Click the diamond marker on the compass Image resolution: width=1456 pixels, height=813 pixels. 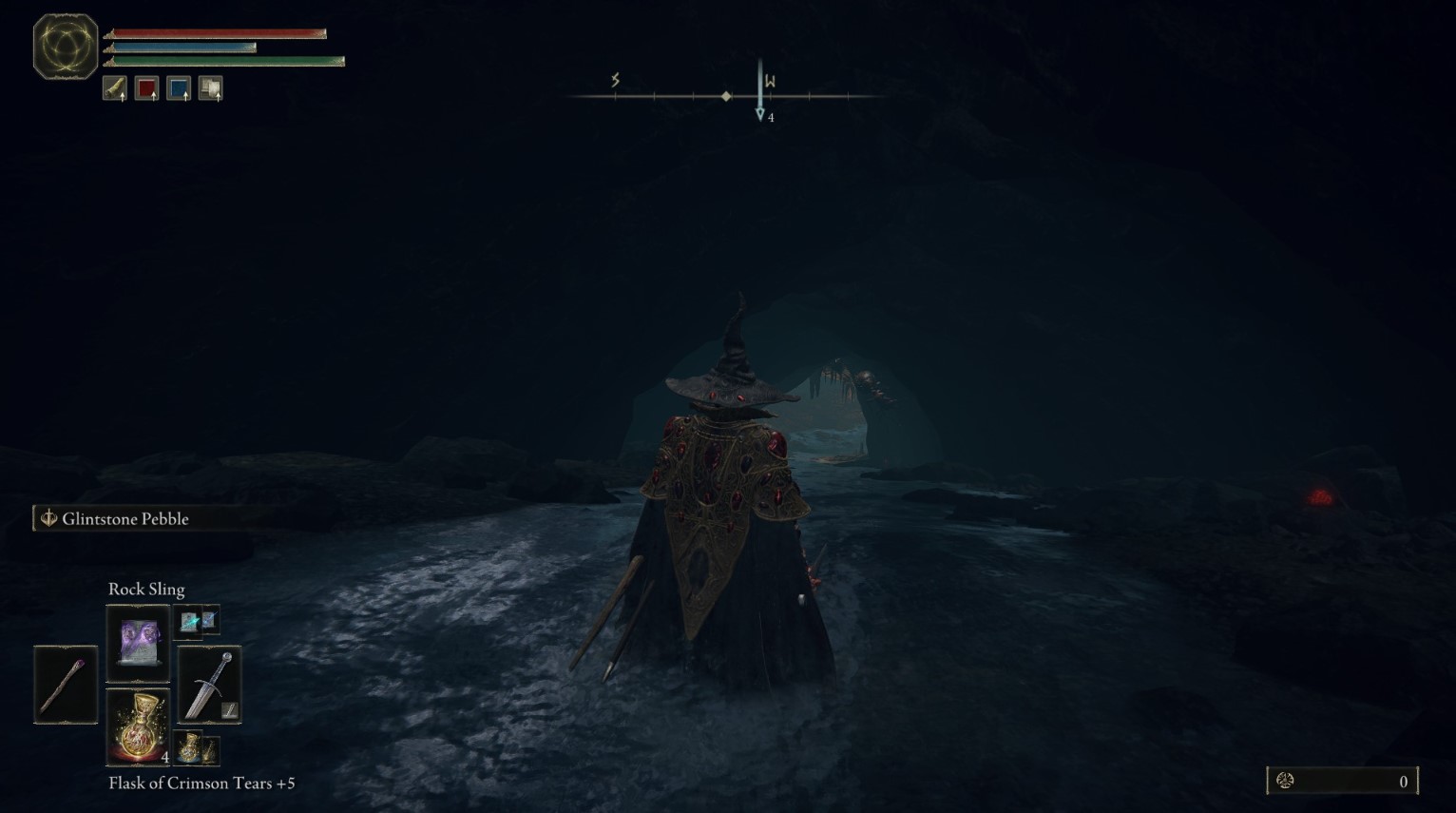(x=726, y=96)
